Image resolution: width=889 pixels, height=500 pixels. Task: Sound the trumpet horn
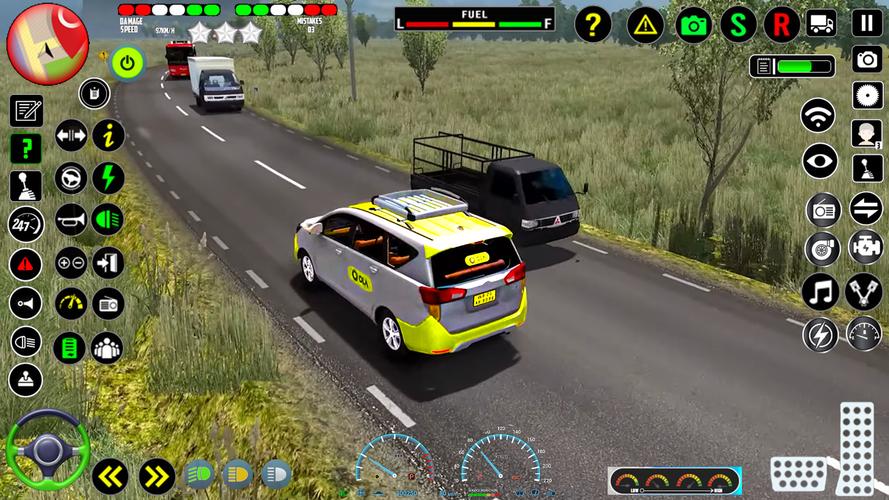[x=70, y=219]
